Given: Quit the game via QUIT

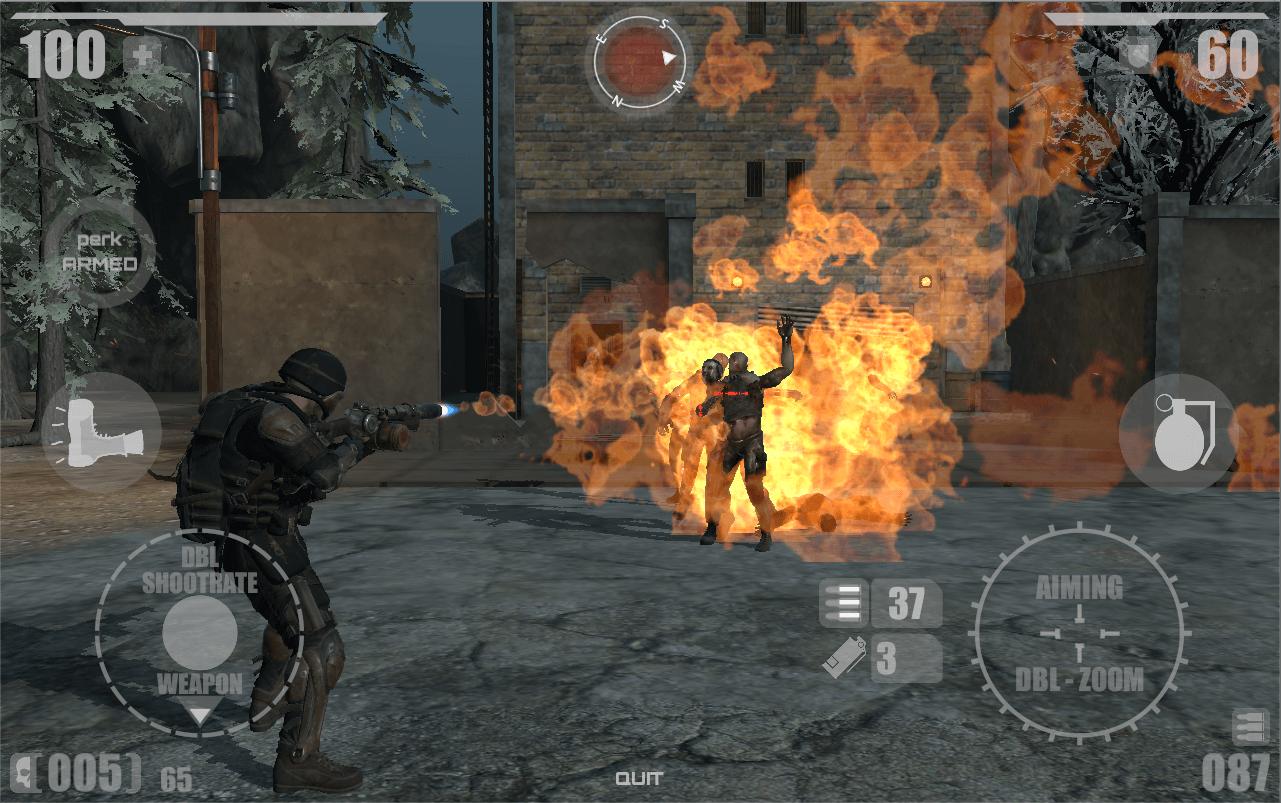Looking at the screenshot, I should tap(639, 779).
